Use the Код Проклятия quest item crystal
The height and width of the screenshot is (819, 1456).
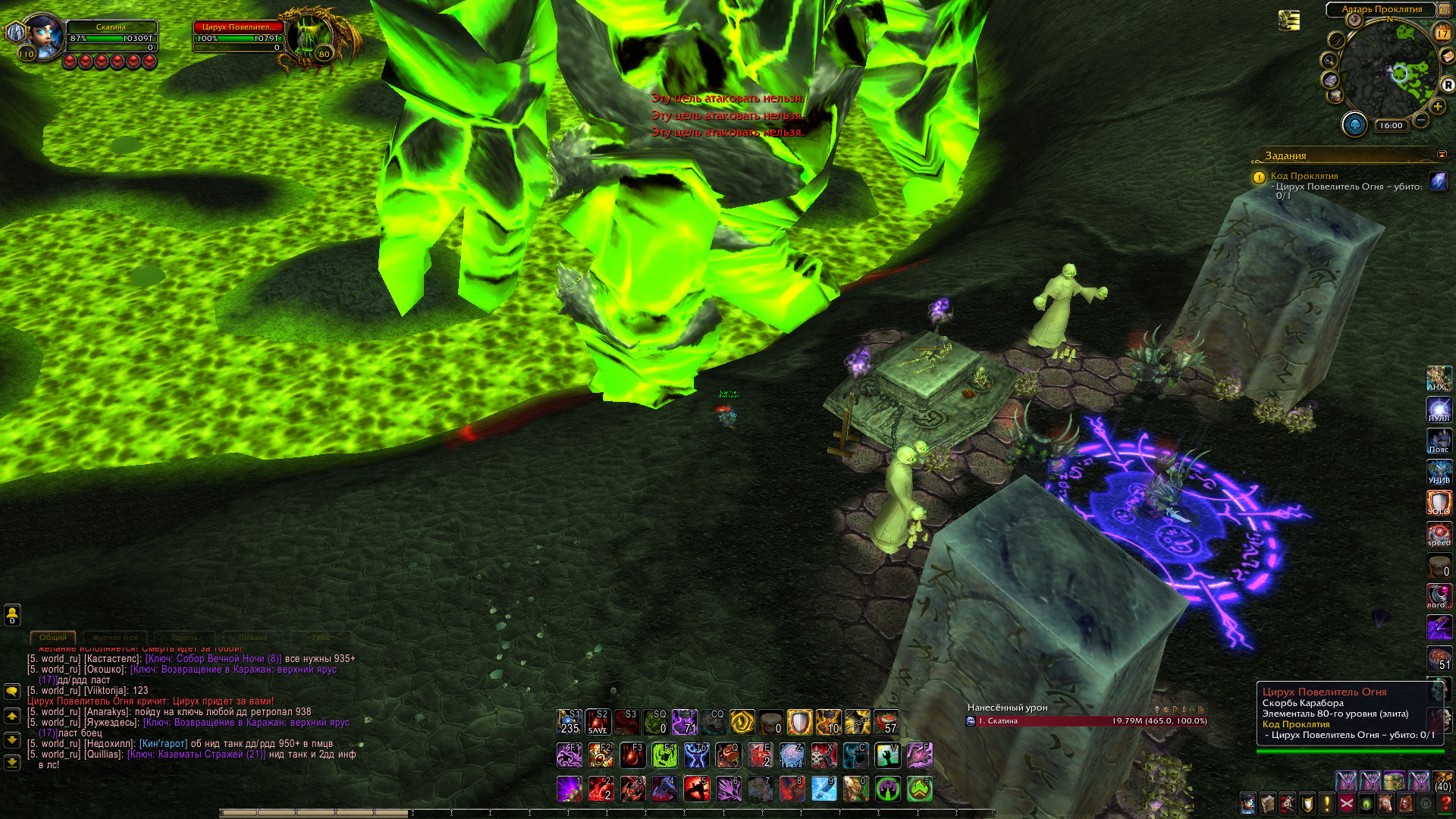[1438, 181]
